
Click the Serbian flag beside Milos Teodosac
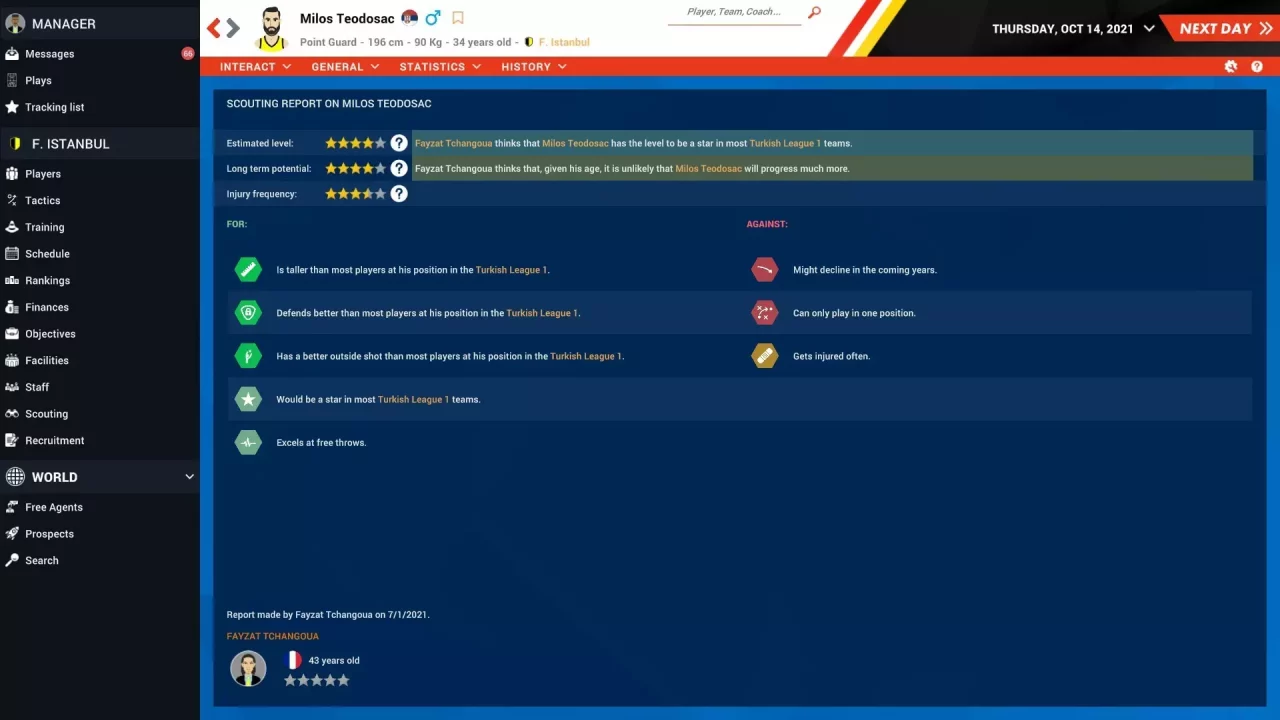pos(410,17)
